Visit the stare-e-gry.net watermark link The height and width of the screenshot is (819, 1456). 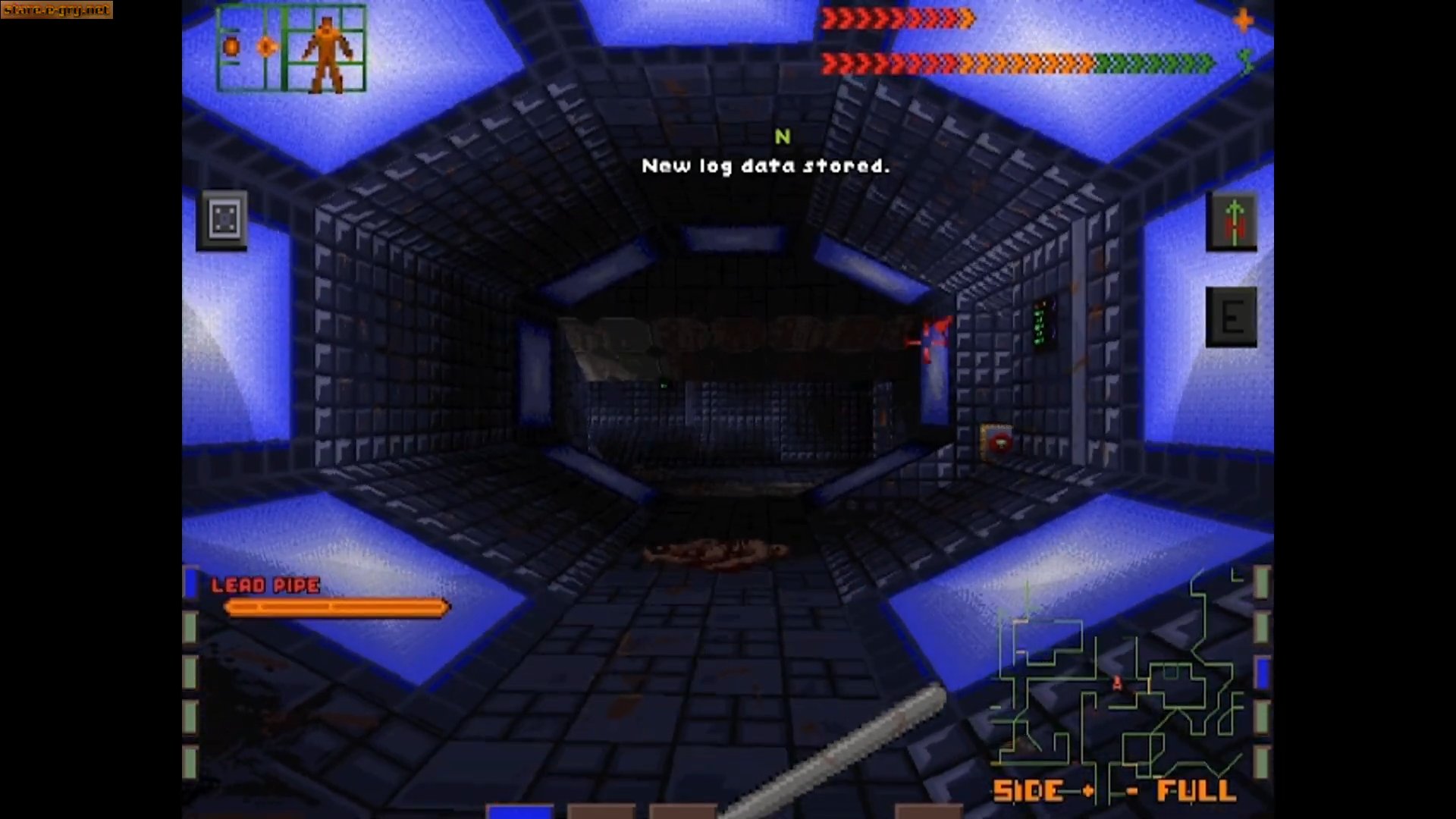click(55, 11)
